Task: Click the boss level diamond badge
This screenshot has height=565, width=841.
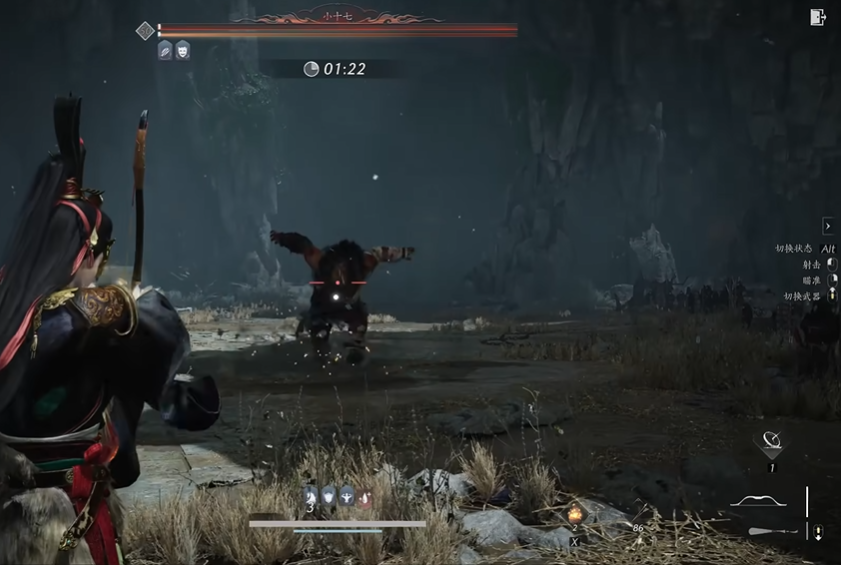Action: pyautogui.click(x=145, y=31)
